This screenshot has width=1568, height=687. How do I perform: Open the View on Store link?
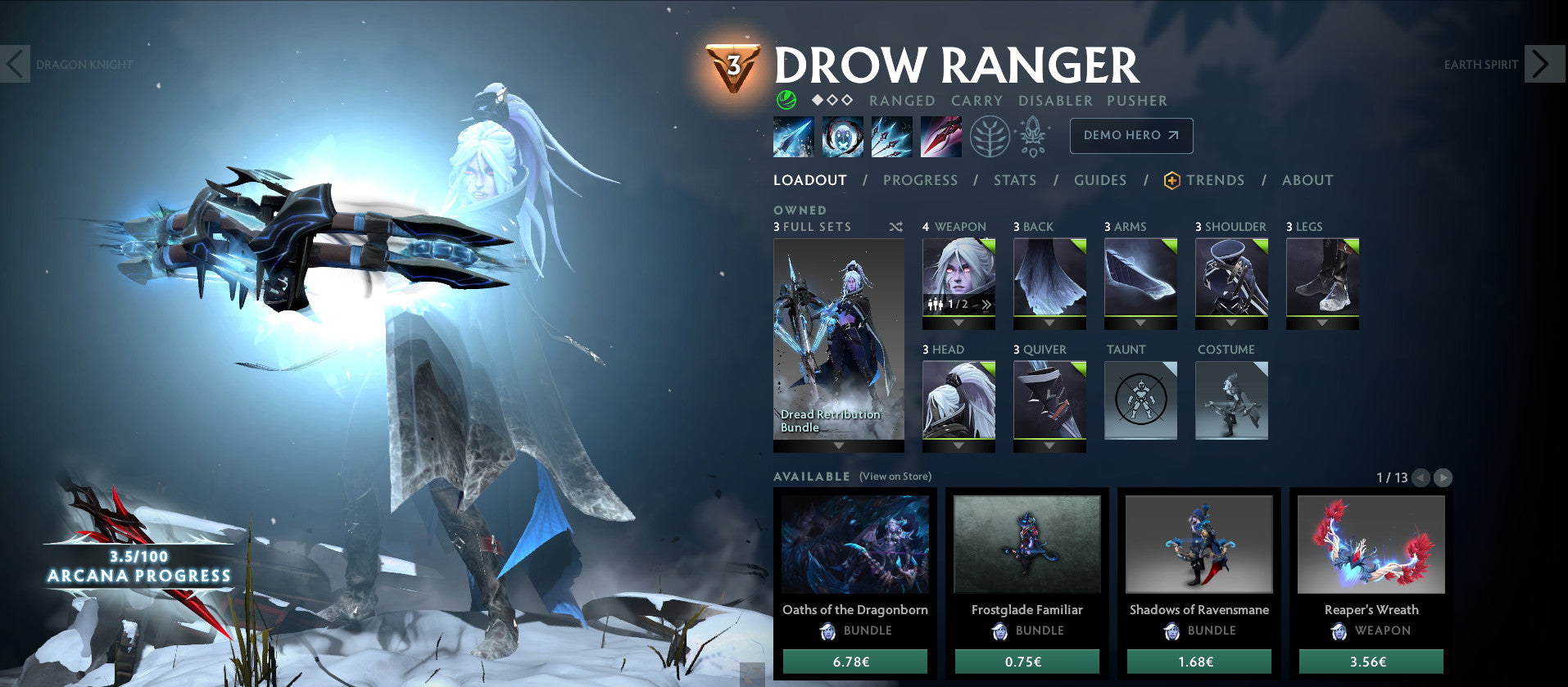click(895, 476)
